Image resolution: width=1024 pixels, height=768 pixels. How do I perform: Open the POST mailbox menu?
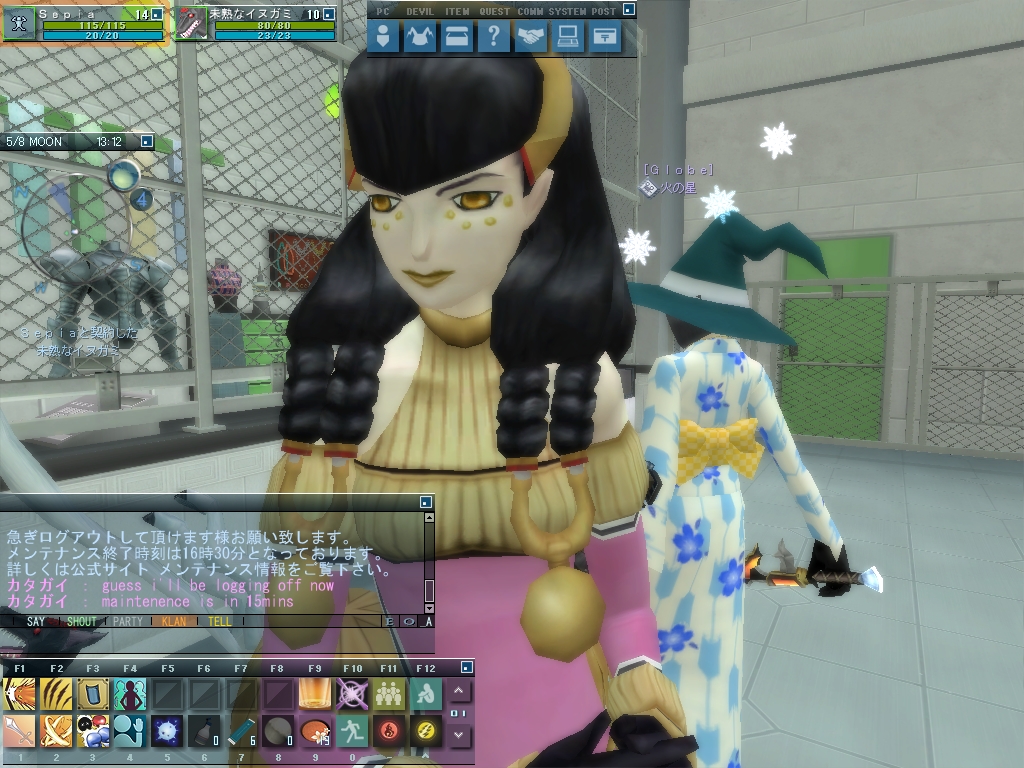pyautogui.click(x=604, y=37)
